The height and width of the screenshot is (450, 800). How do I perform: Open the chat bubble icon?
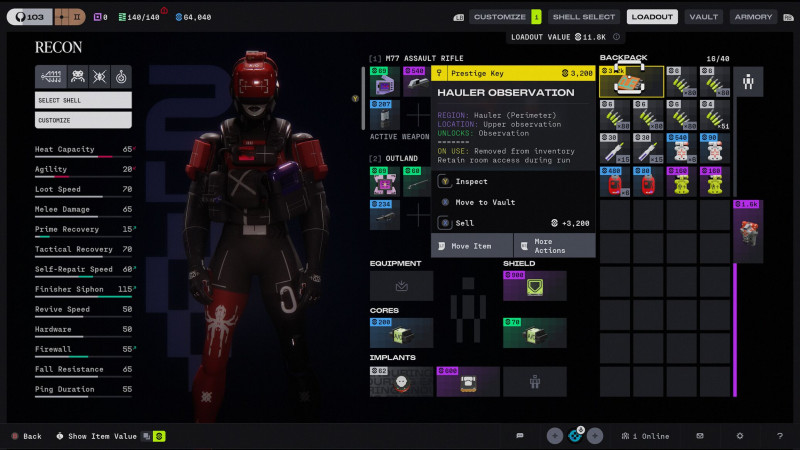[x=519, y=436]
